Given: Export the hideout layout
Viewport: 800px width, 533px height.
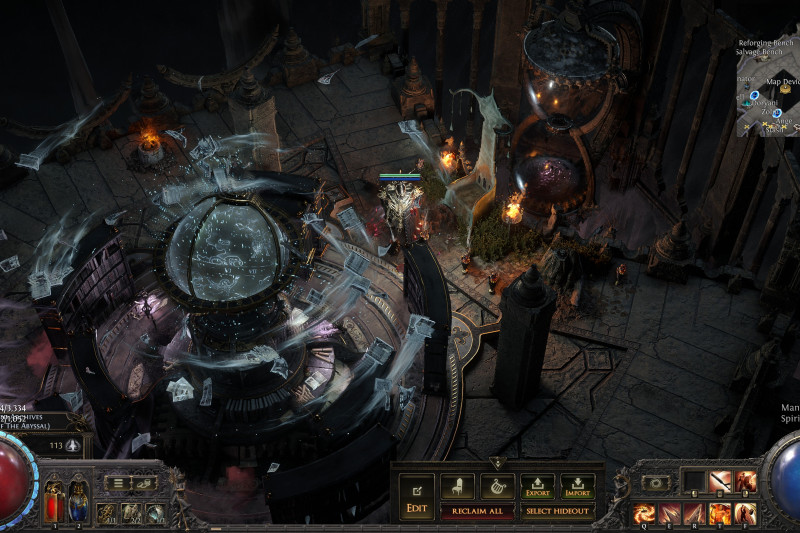Looking at the screenshot, I should [537, 487].
